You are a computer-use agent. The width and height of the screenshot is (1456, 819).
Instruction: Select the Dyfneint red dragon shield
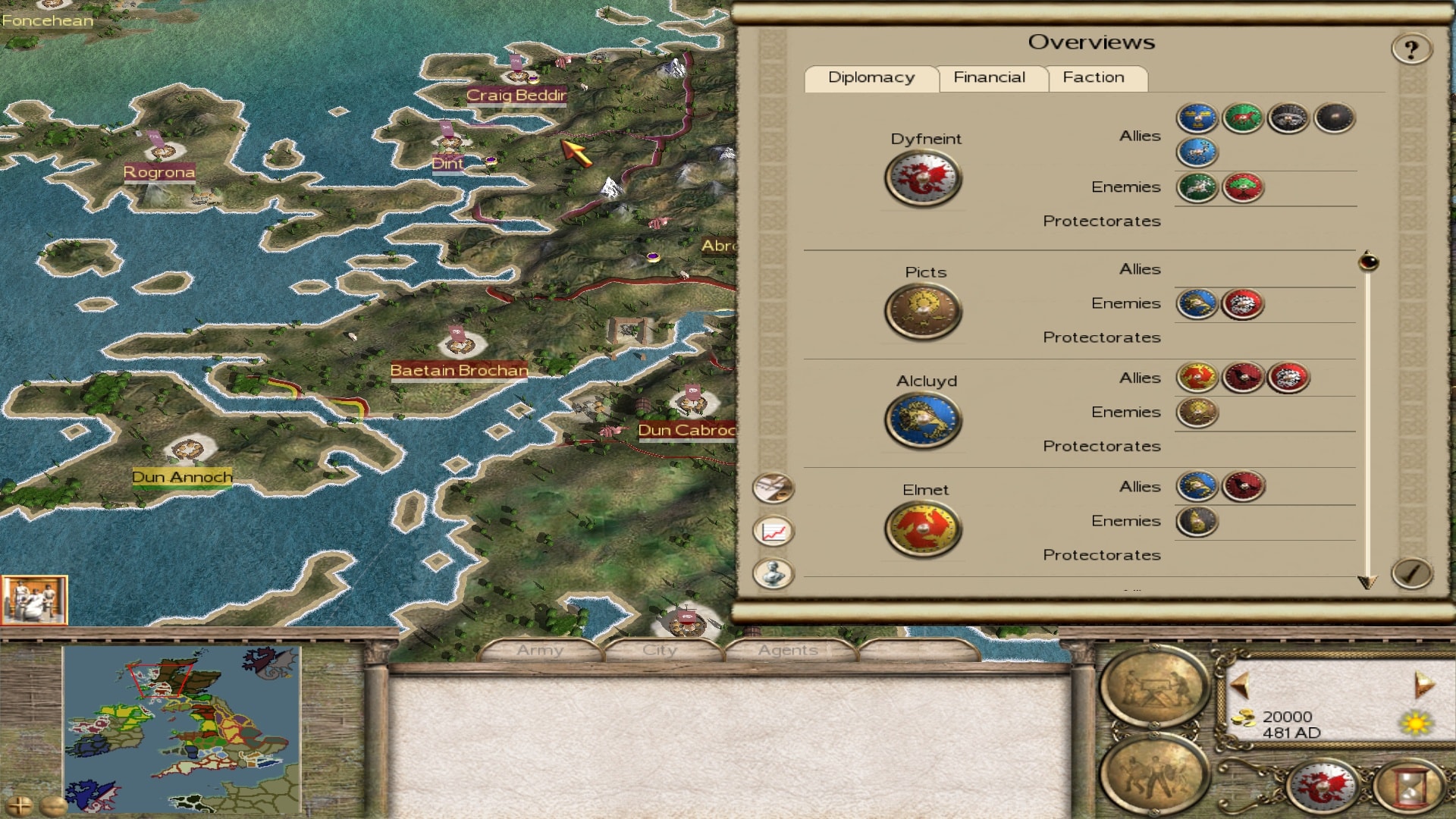(x=923, y=179)
